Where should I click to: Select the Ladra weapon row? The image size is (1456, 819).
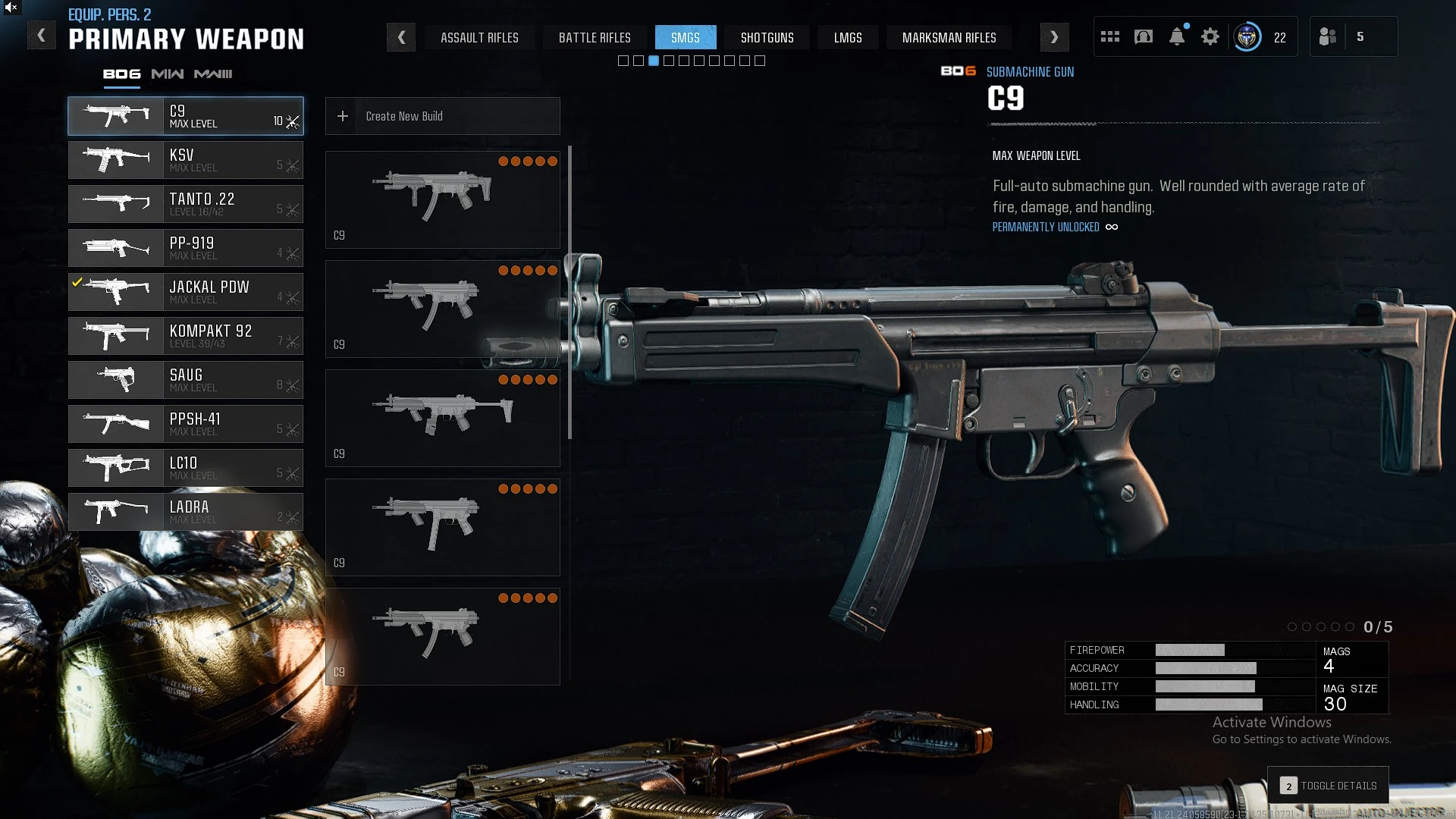pos(186,512)
